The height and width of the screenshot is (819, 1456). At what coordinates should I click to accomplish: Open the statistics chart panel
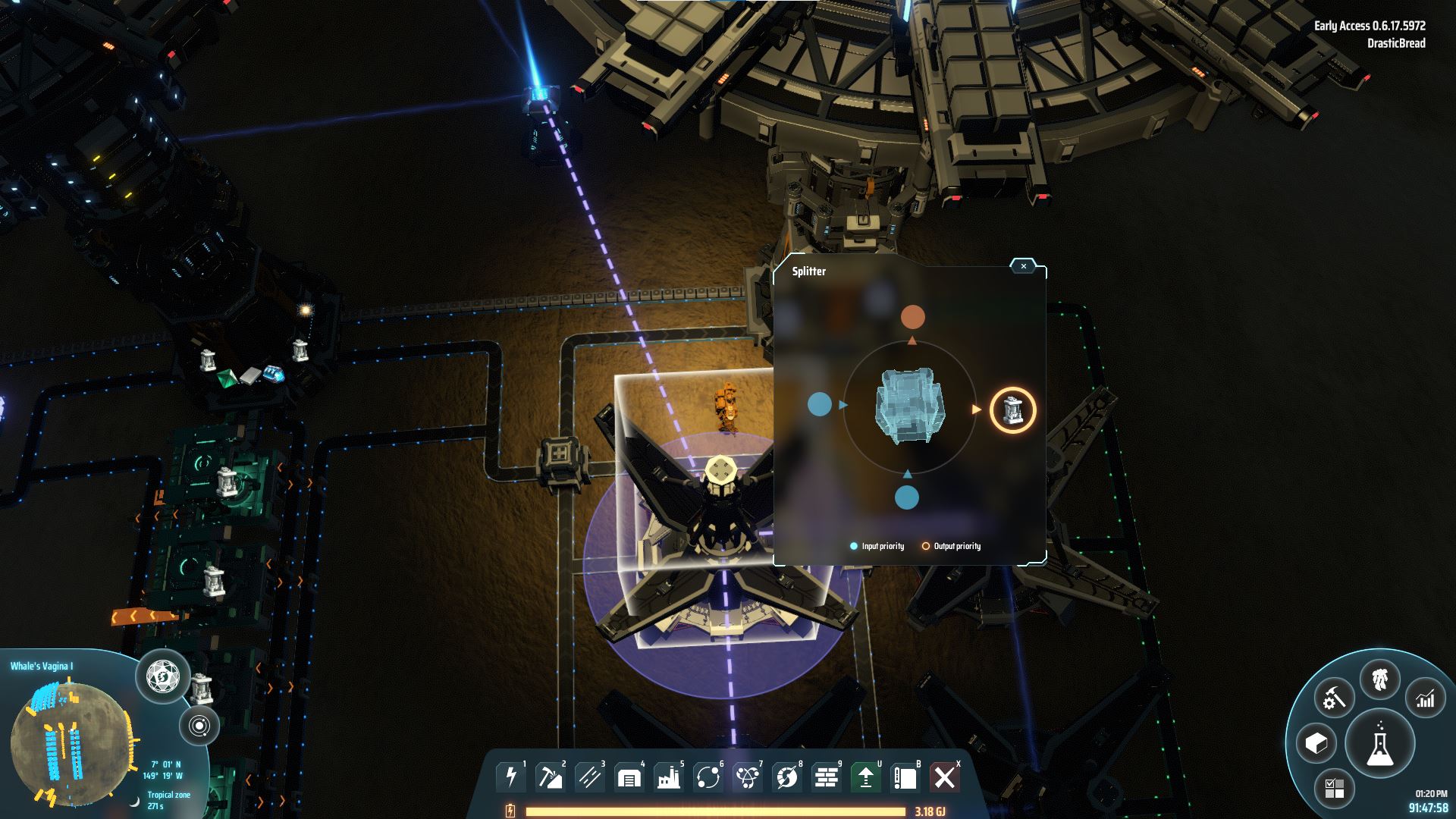pyautogui.click(x=1426, y=698)
